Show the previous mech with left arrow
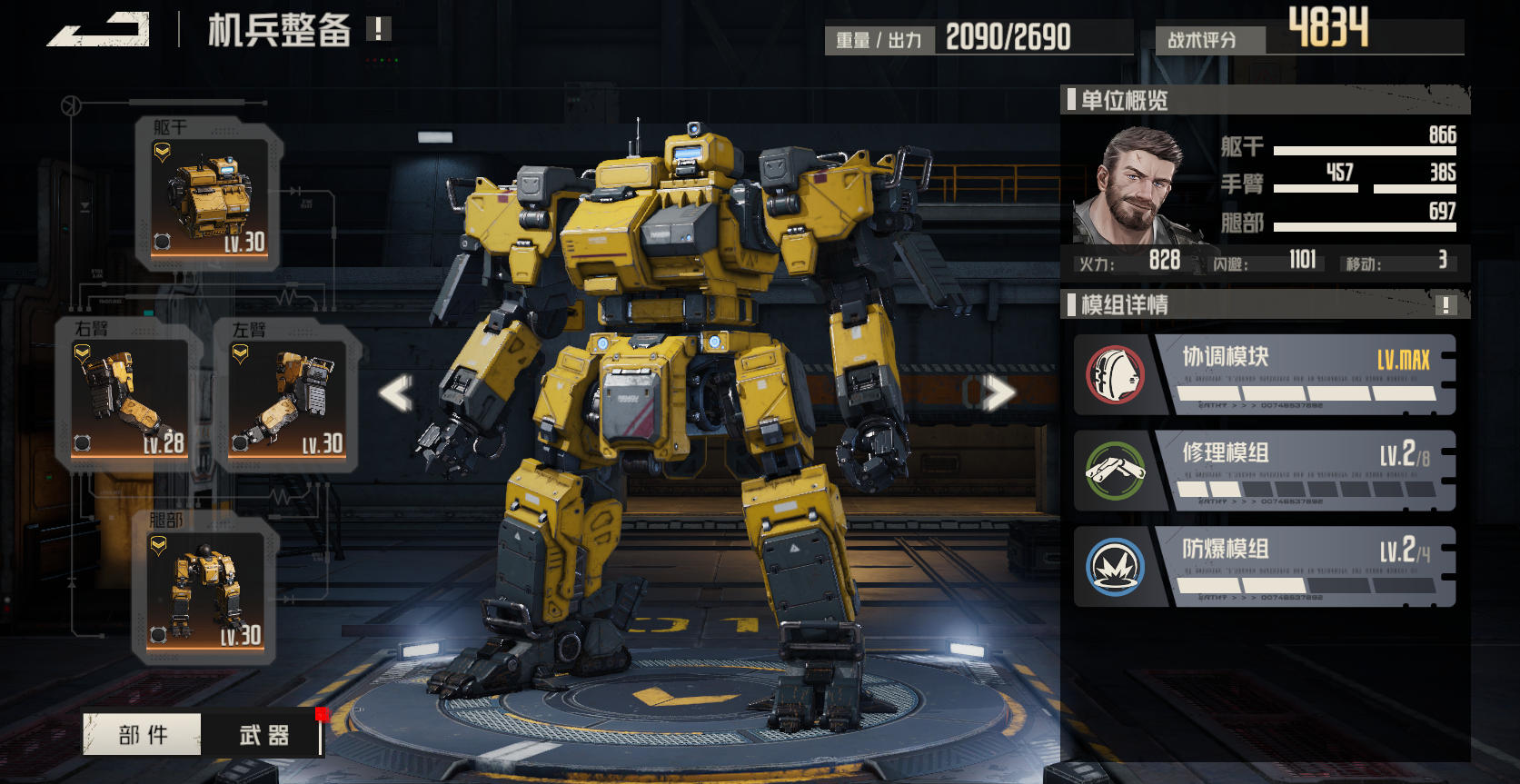 coord(396,393)
